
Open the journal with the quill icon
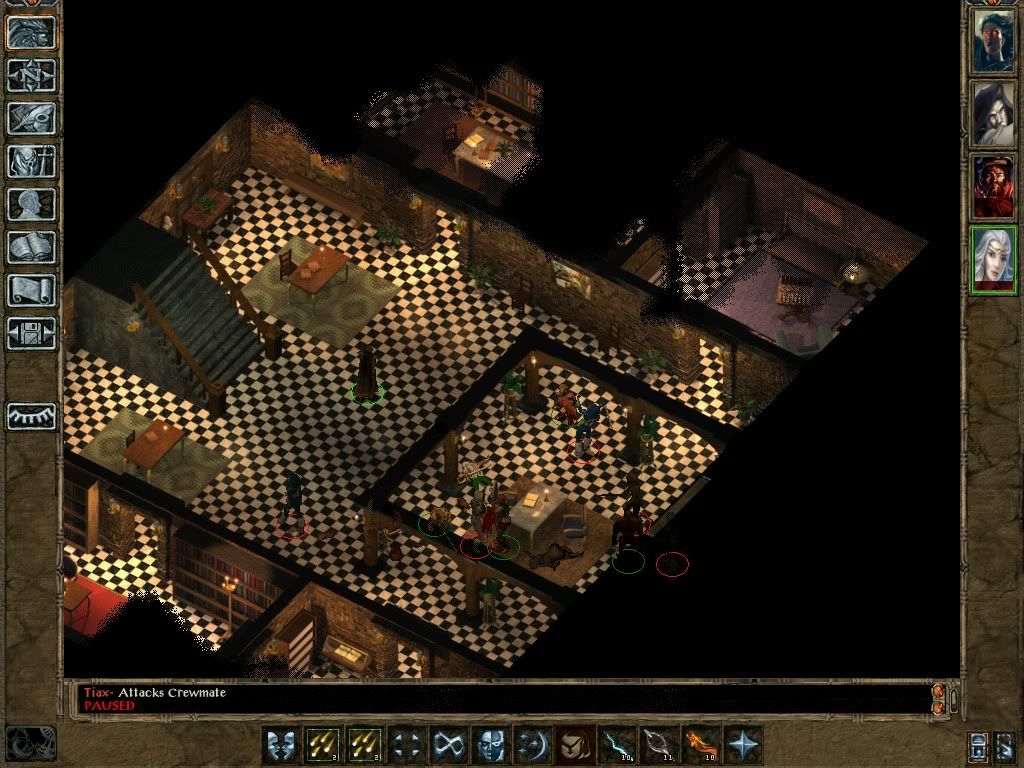click(32, 118)
